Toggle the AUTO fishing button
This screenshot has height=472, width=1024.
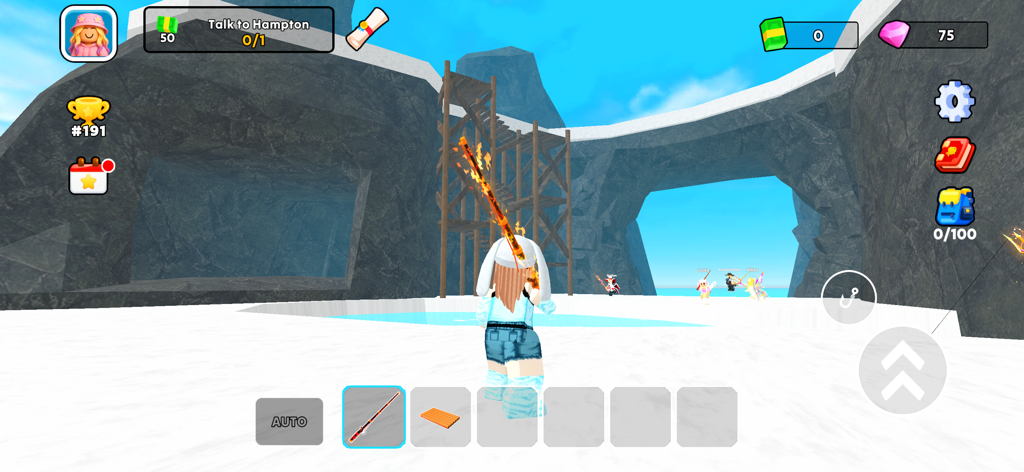[289, 421]
